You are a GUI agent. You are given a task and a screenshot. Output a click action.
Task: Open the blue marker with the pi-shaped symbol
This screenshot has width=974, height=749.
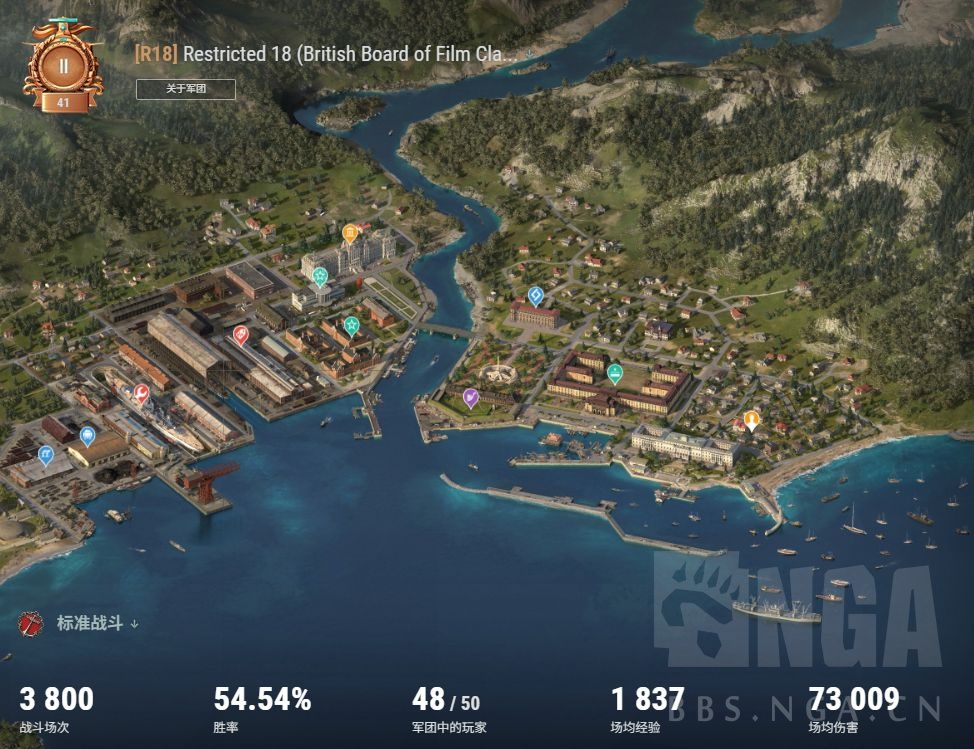tap(45, 455)
